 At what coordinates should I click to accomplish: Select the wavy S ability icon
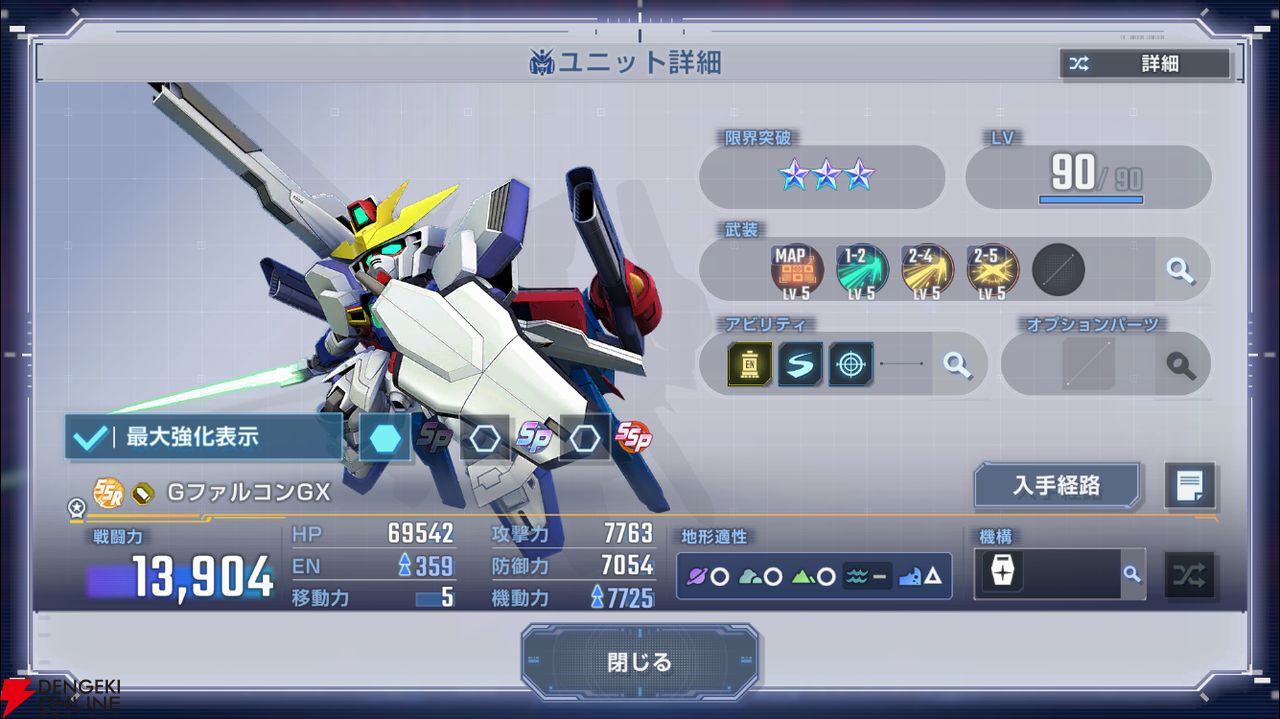click(800, 364)
